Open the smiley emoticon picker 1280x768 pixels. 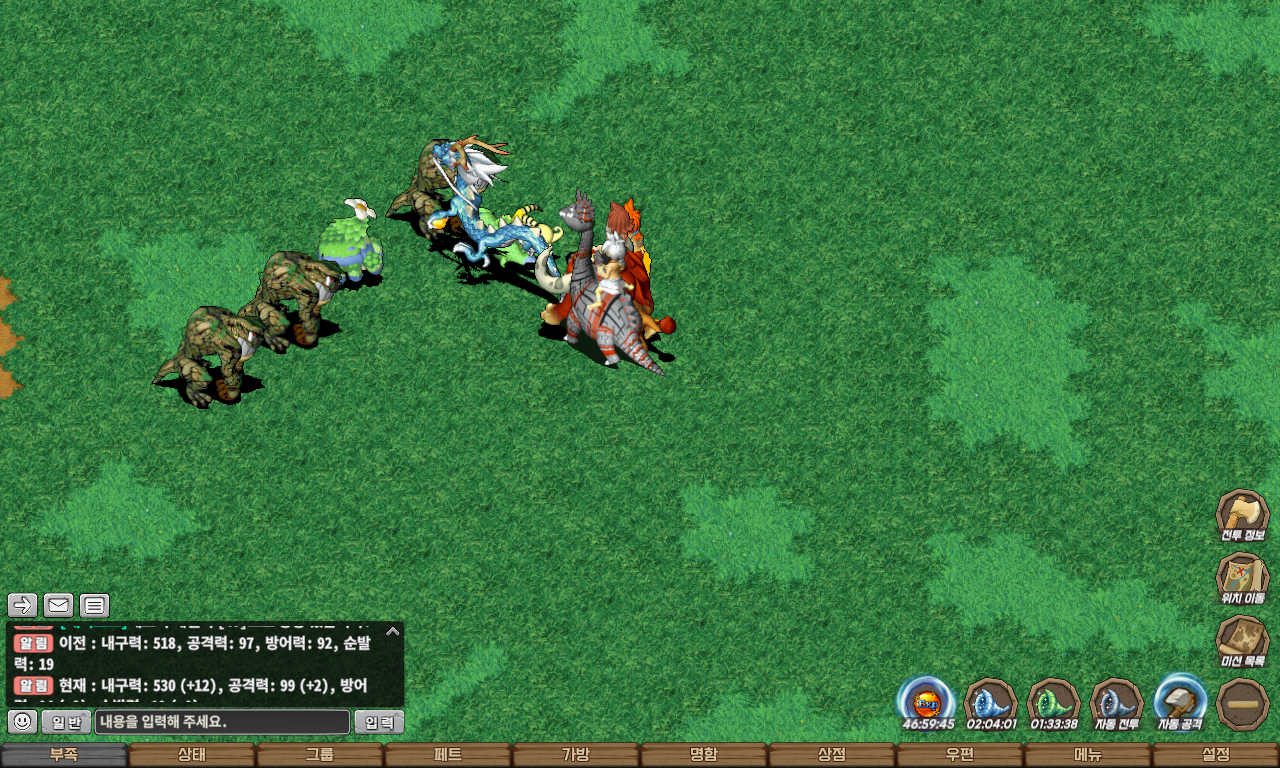23,722
